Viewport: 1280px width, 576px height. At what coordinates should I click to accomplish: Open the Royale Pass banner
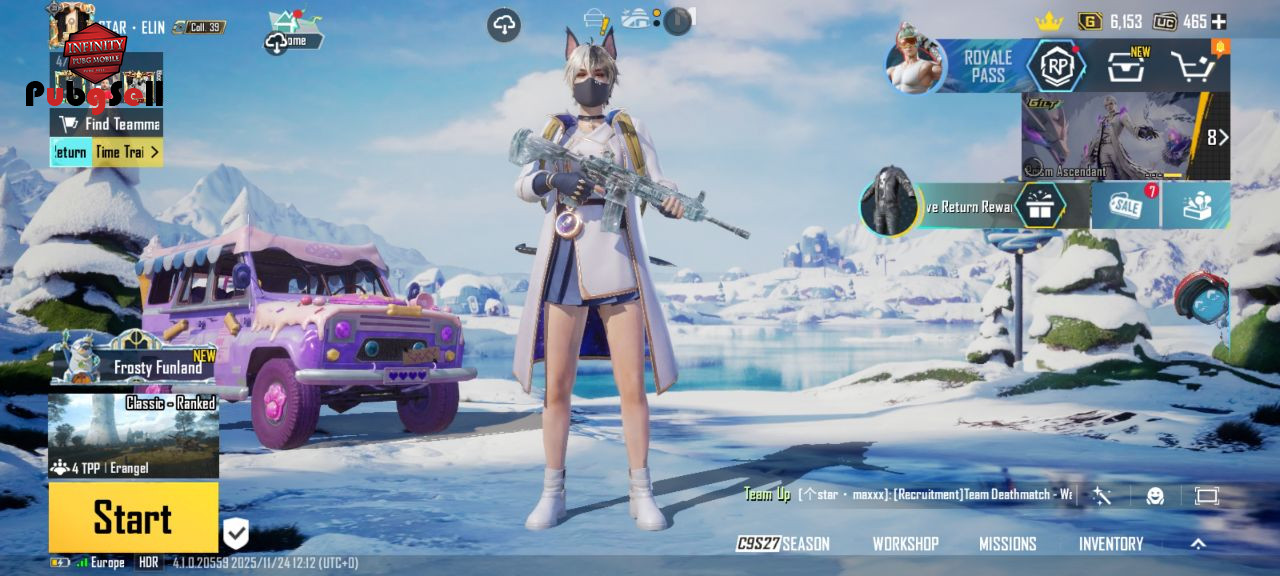click(986, 66)
